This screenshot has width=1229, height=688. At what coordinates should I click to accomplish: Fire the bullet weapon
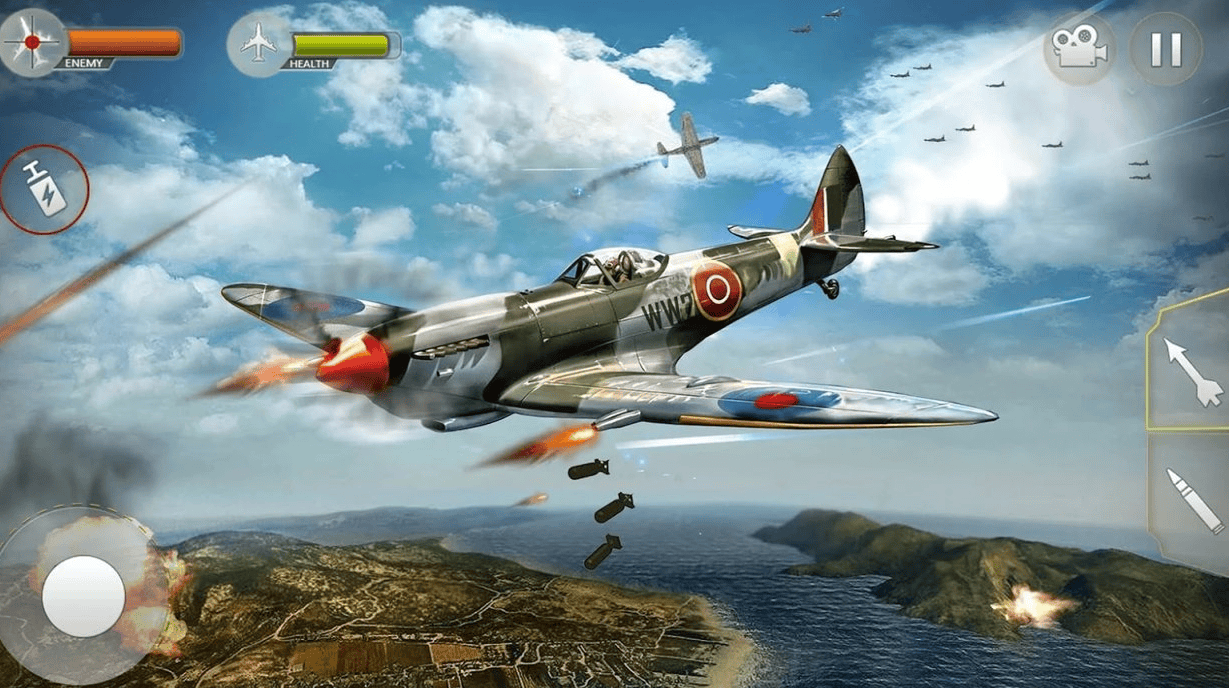1194,501
